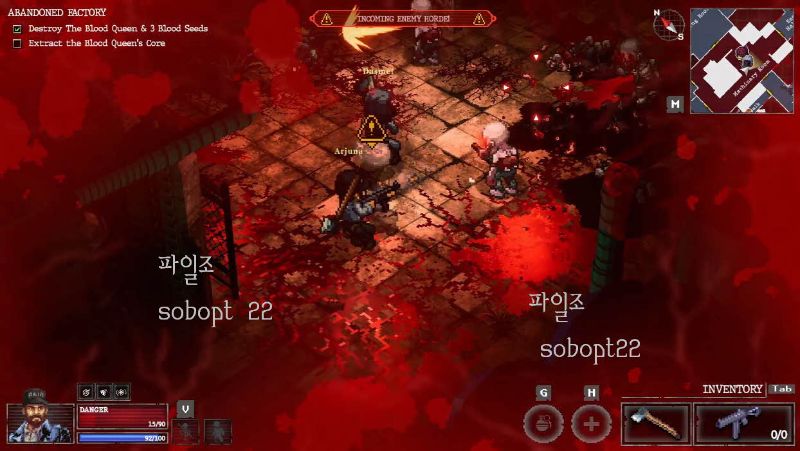Select the axe weapon slot
The image size is (800, 451).
[x=655, y=422]
